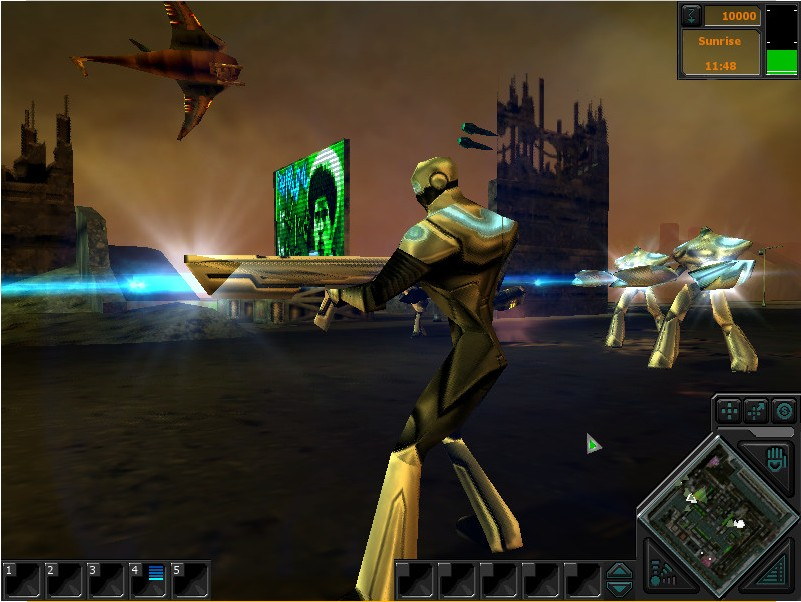This screenshot has width=801, height=602.
Task: Click the down arrow beside bottom slots
Action: pos(620,588)
